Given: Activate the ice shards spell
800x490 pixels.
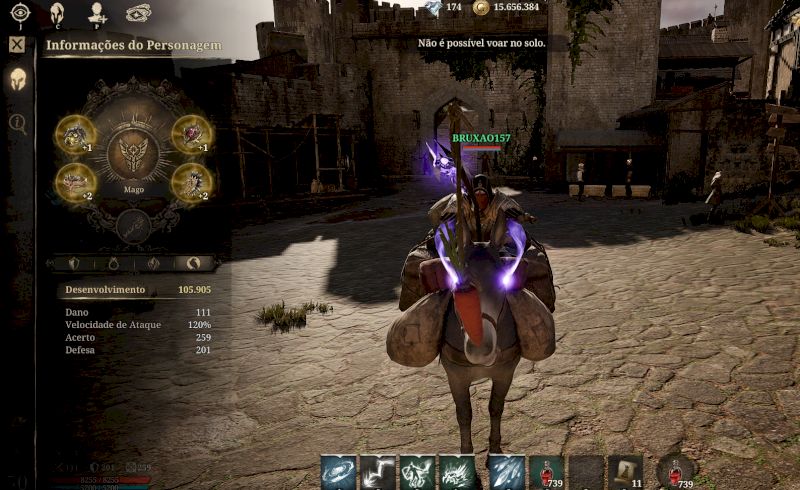Looking at the screenshot, I should (507, 472).
